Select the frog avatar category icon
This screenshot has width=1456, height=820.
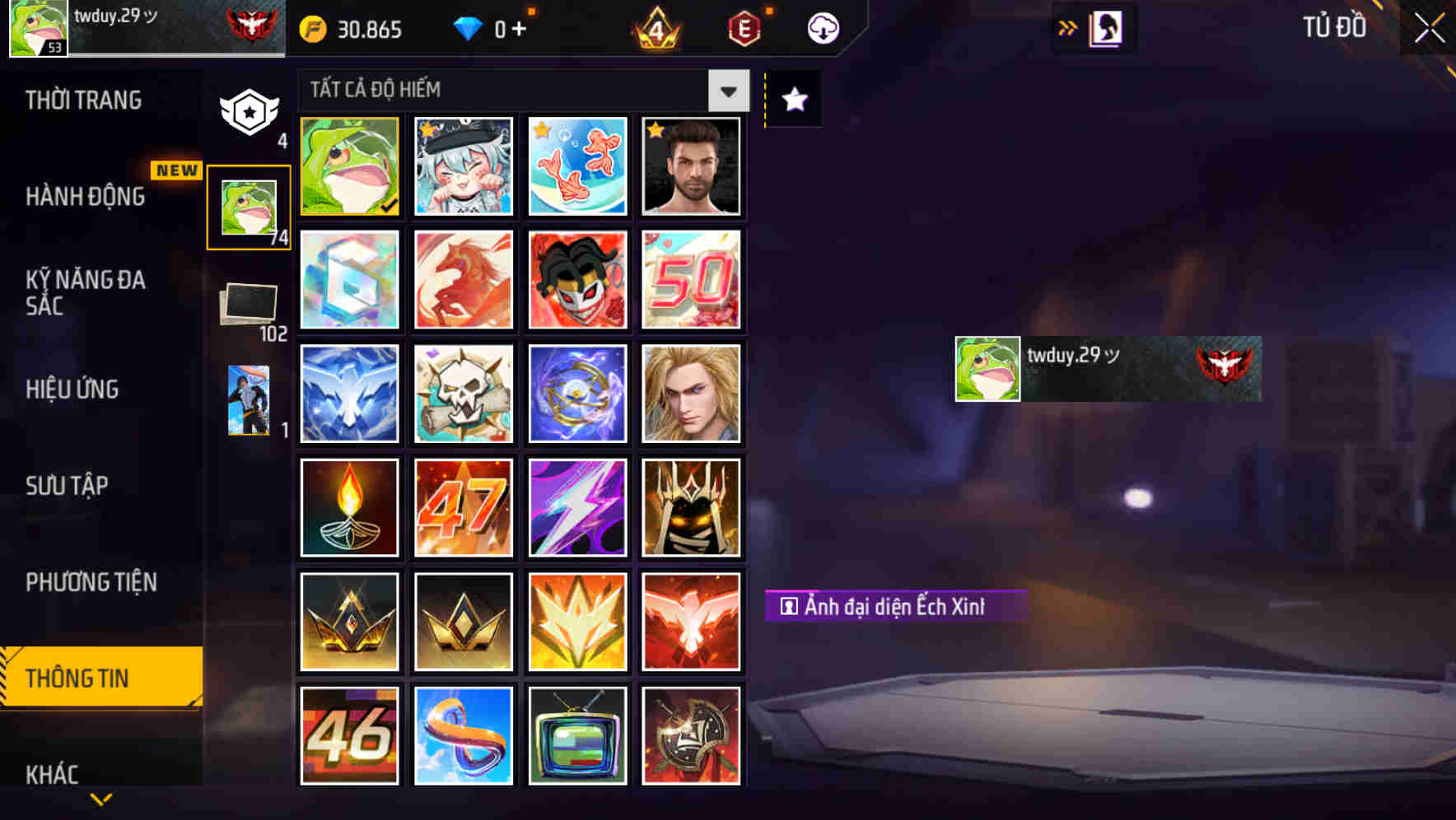(x=248, y=205)
